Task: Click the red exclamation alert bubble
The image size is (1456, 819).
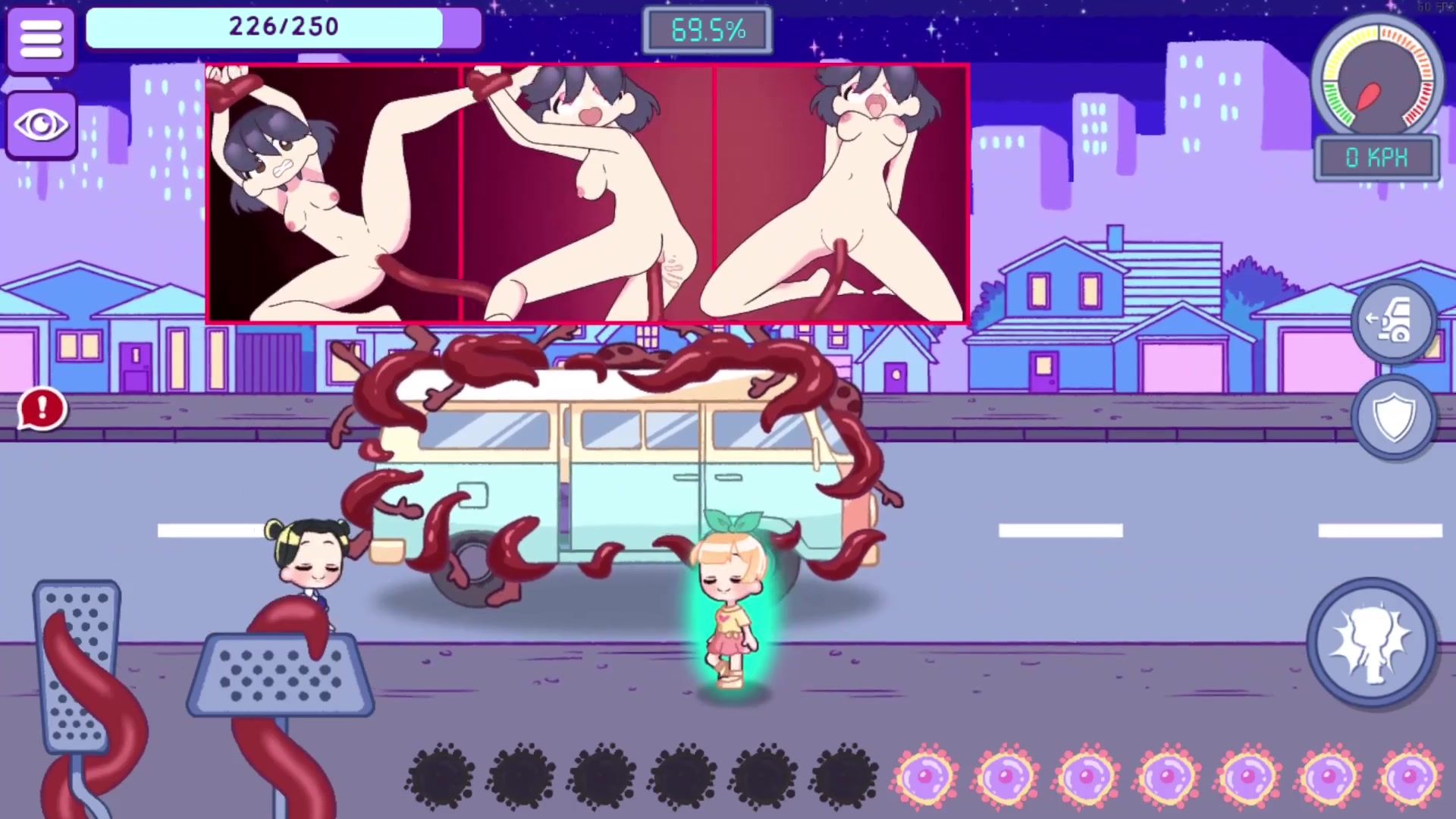Action: [x=42, y=409]
